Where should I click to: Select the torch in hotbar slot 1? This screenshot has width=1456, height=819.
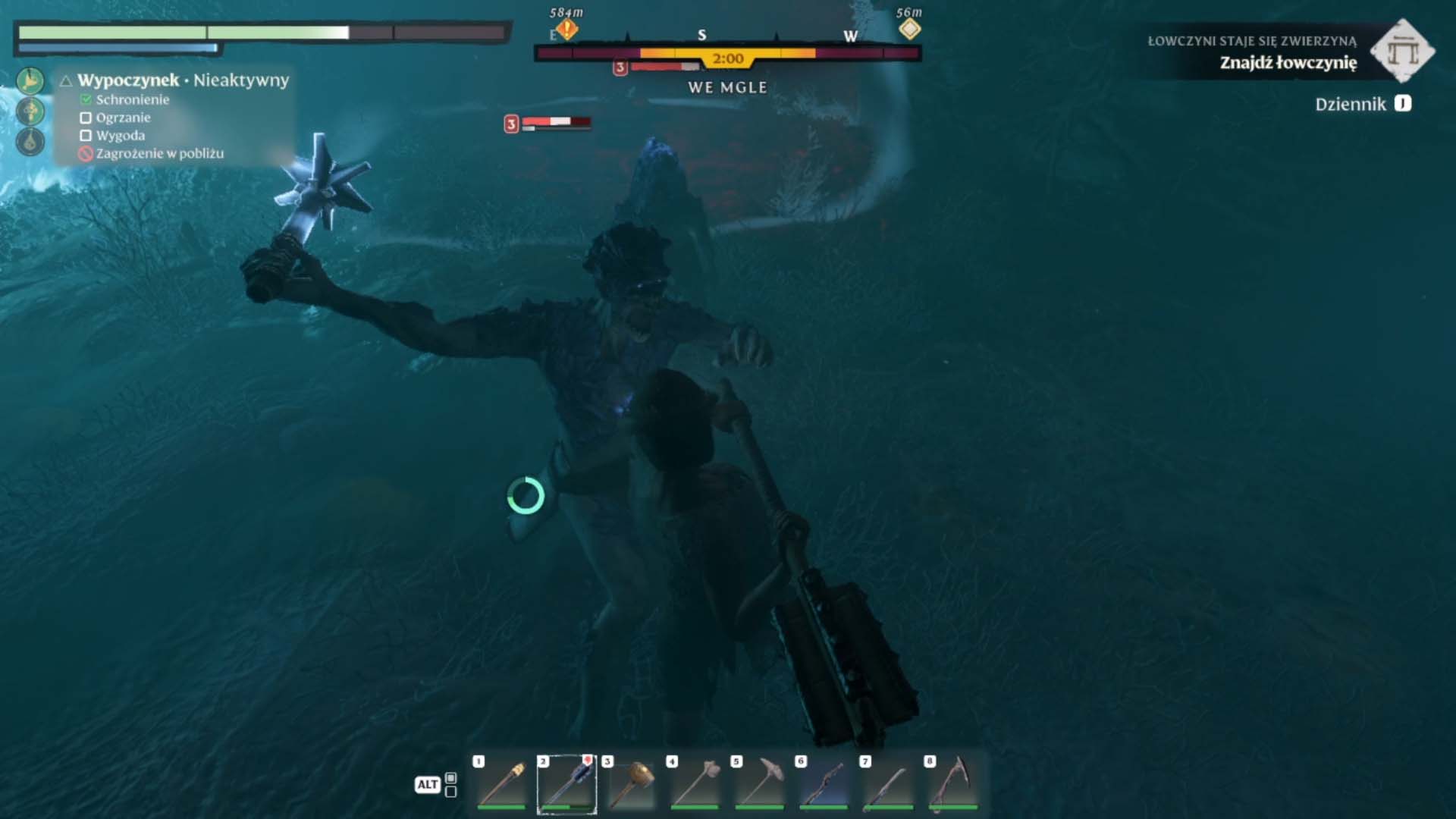click(x=502, y=784)
